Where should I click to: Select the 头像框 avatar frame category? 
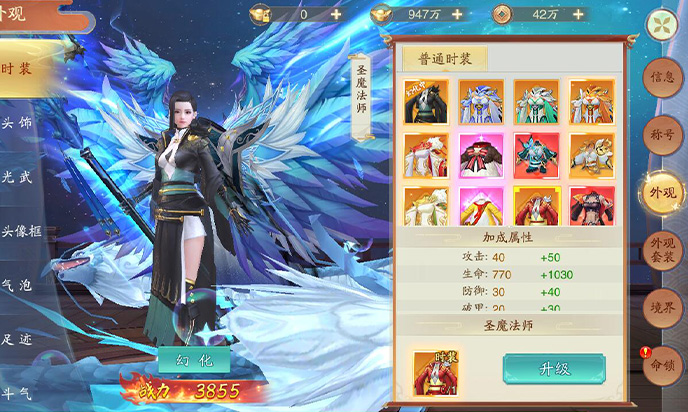(x=20, y=232)
